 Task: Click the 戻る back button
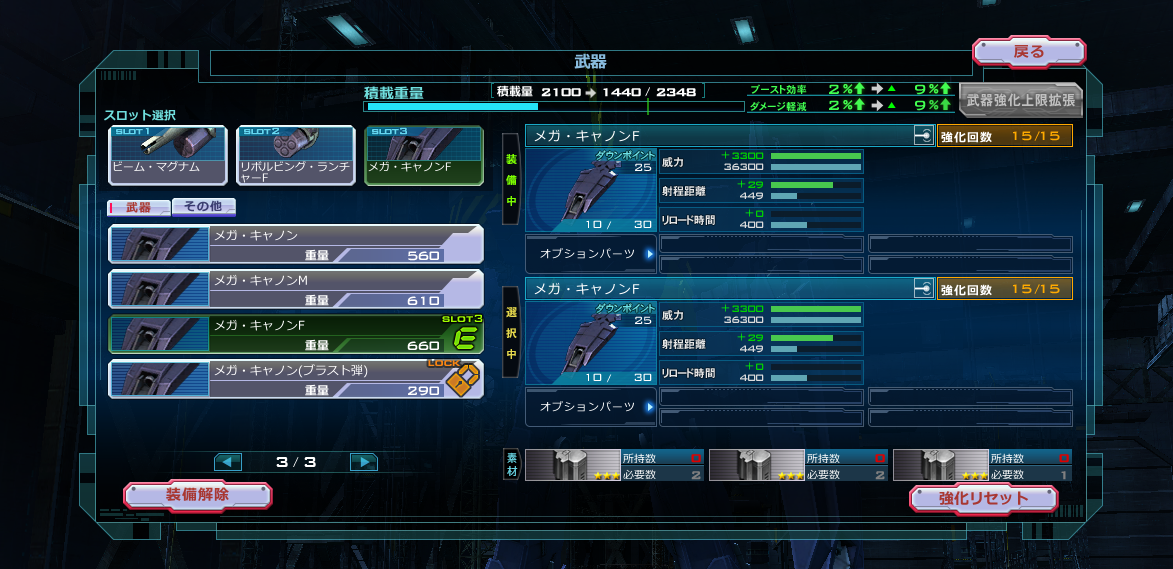[1028, 52]
